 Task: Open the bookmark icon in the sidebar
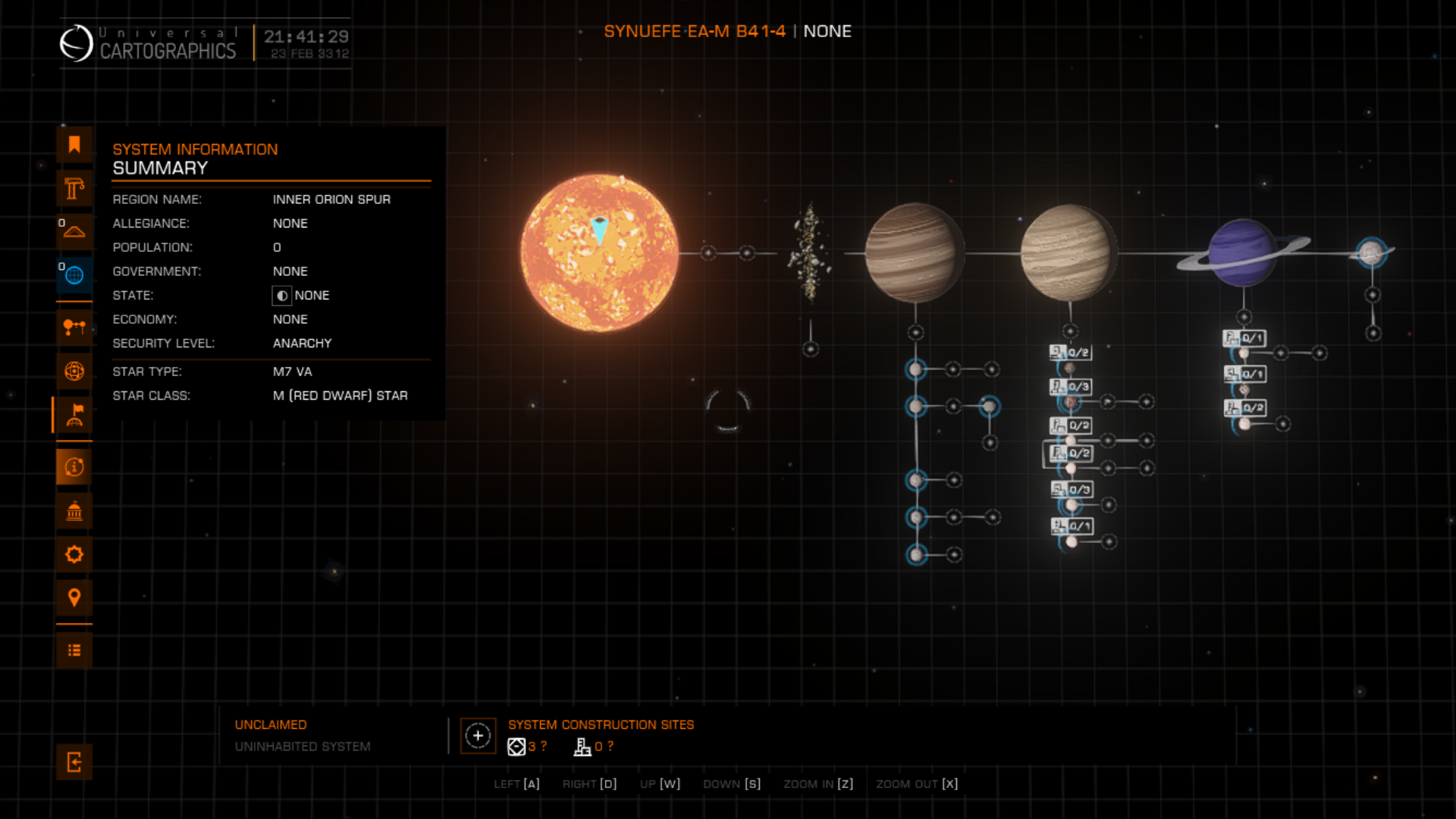click(x=74, y=145)
